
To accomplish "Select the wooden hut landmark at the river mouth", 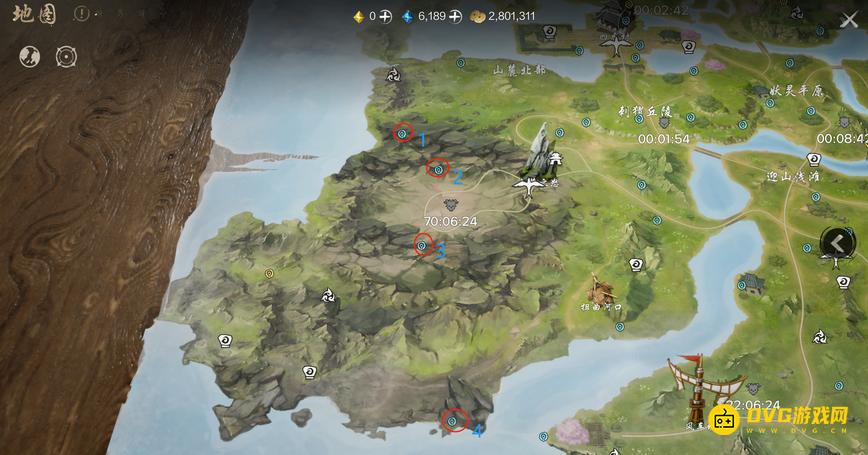I will (603, 292).
